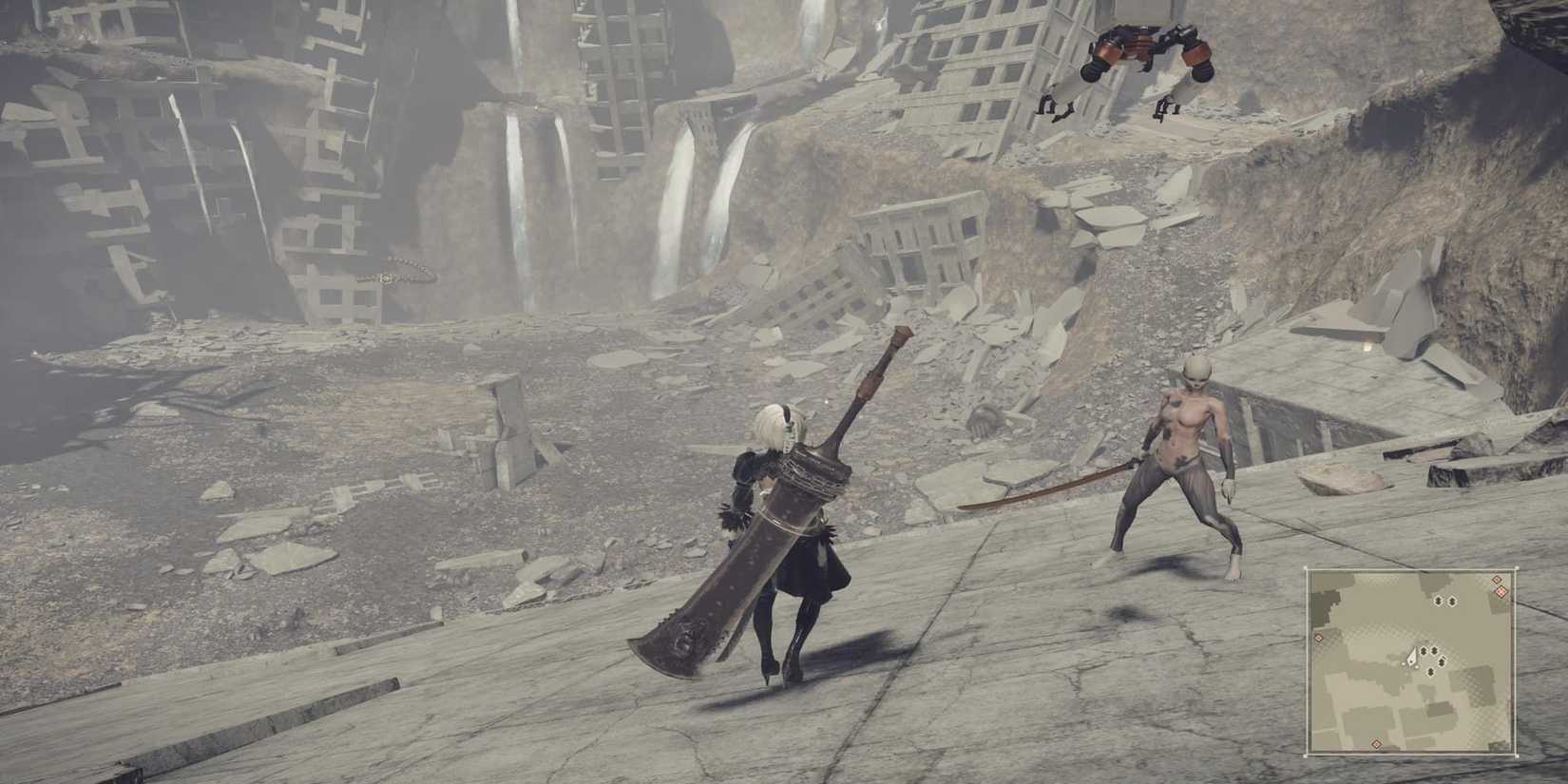Click the cluster of enemy markers near minimap center
The image size is (1568, 784).
point(1433,656)
